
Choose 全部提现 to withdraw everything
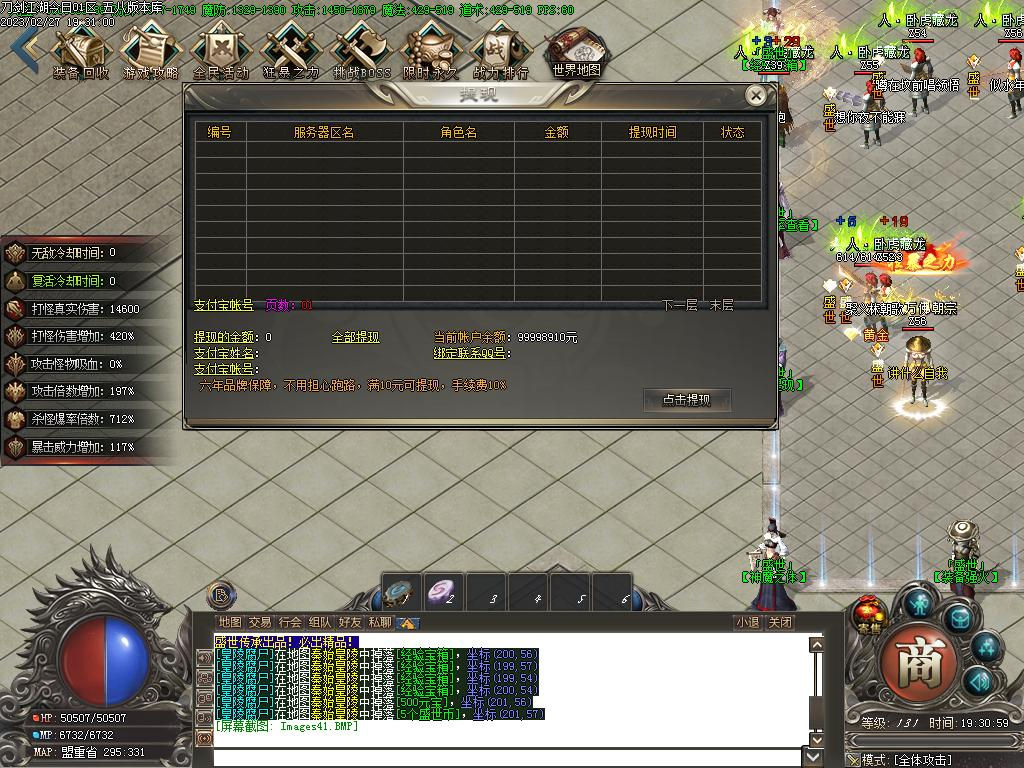click(x=356, y=338)
